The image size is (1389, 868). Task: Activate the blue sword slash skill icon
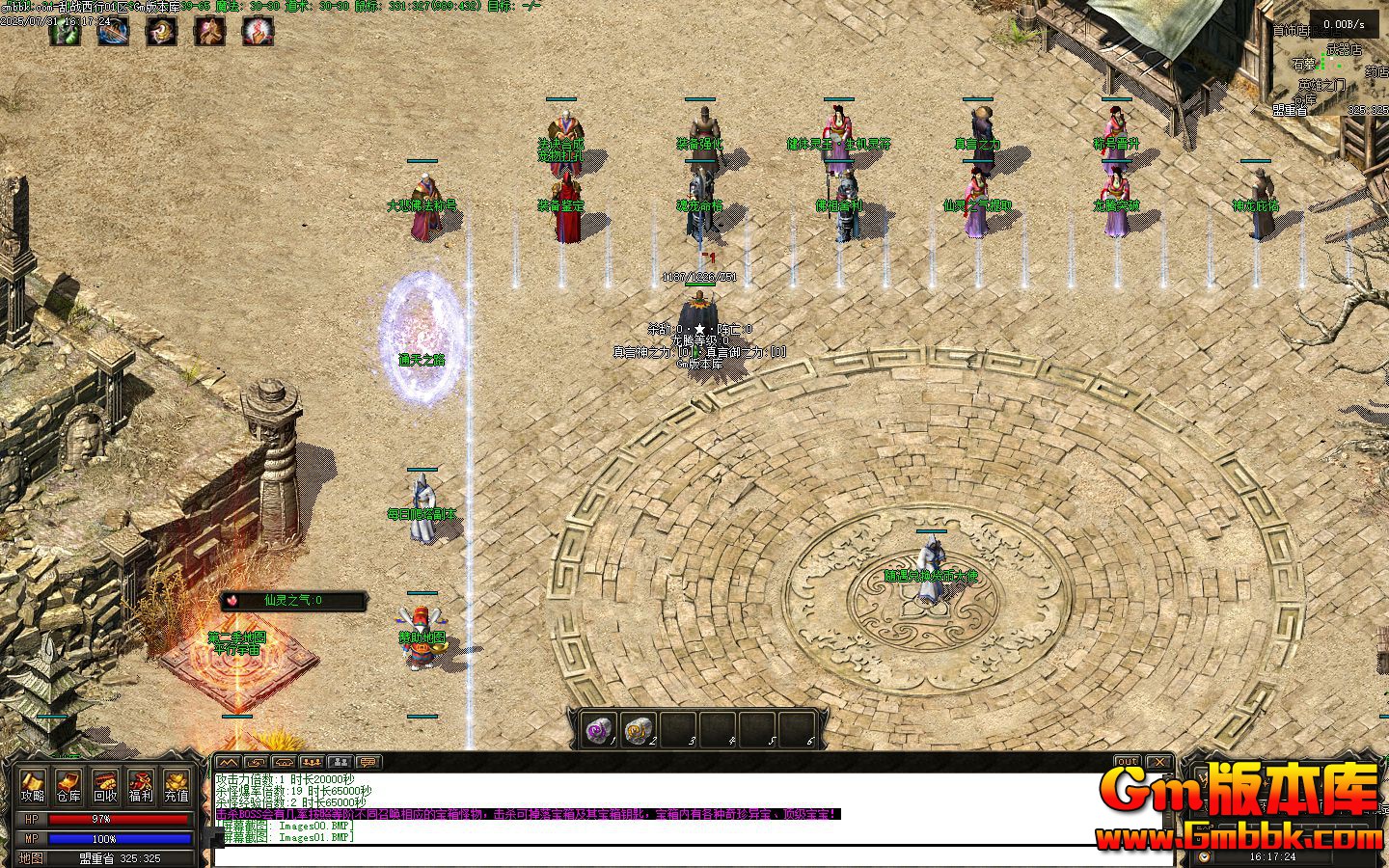[113, 31]
